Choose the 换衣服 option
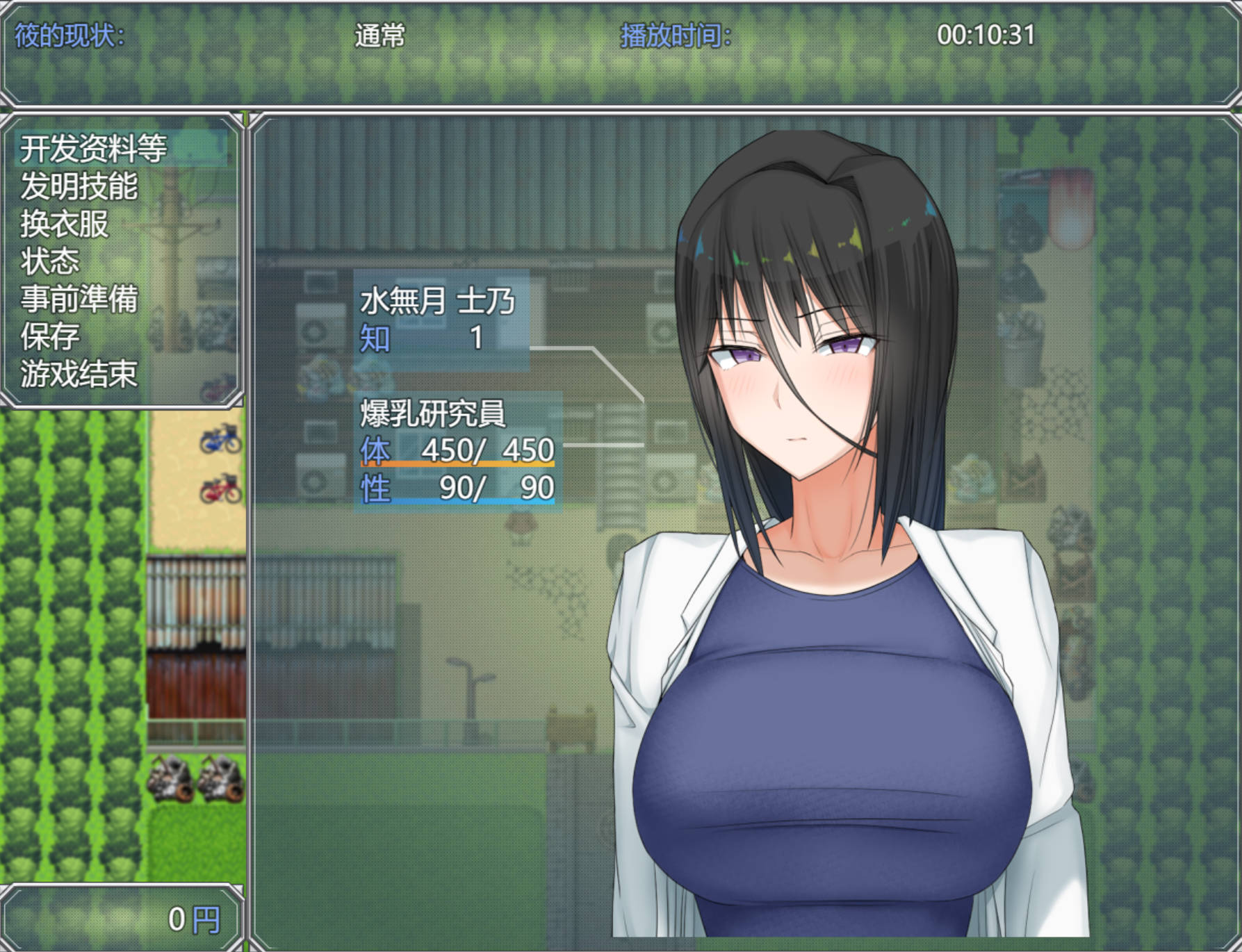 [x=65, y=224]
